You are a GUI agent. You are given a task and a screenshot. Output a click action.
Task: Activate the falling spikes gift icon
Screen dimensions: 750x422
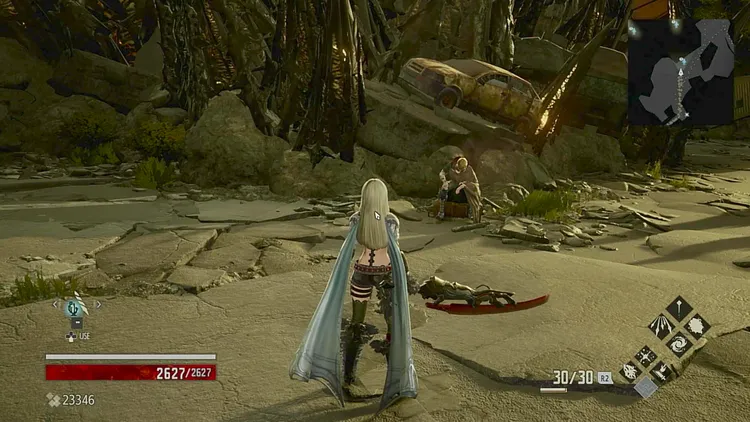pos(663,324)
